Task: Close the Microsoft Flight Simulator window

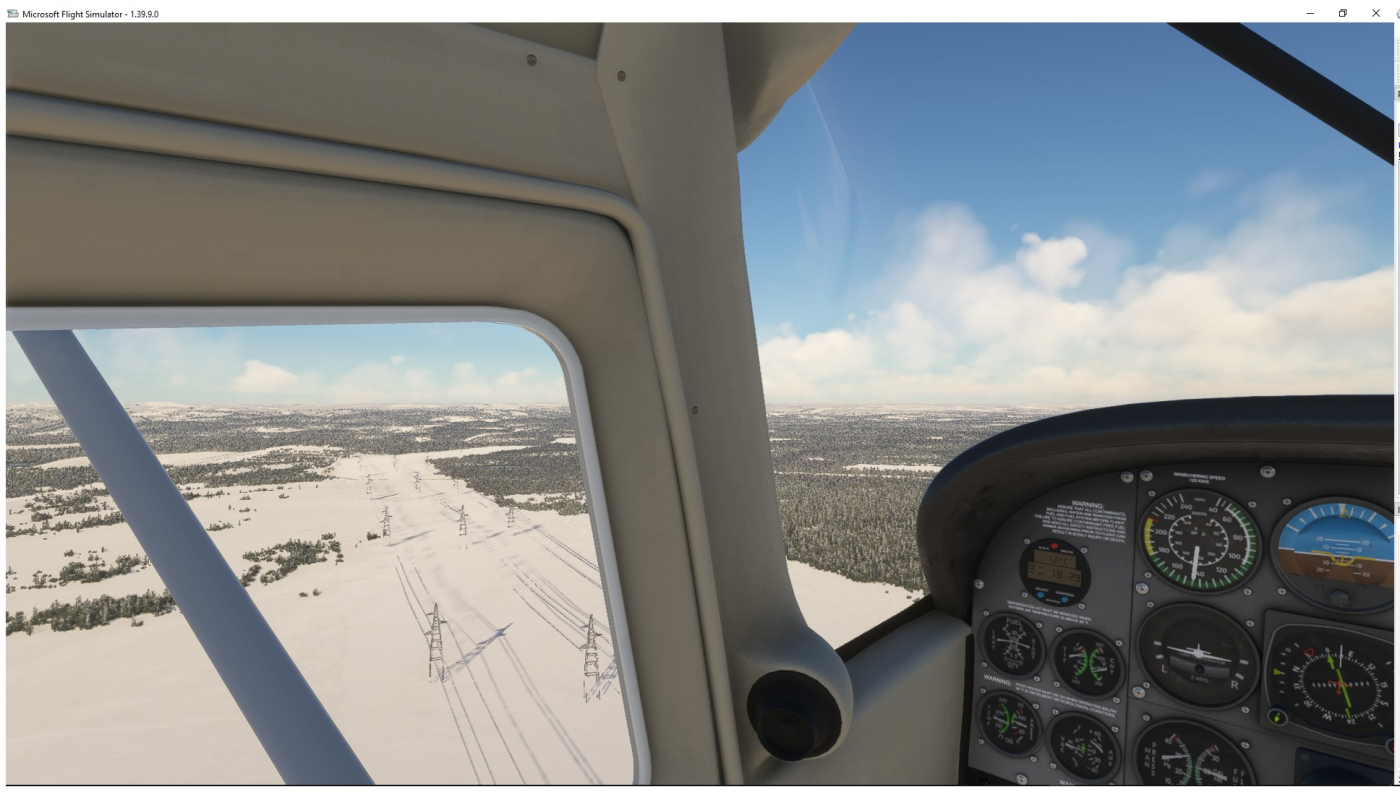Action: pos(1375,13)
